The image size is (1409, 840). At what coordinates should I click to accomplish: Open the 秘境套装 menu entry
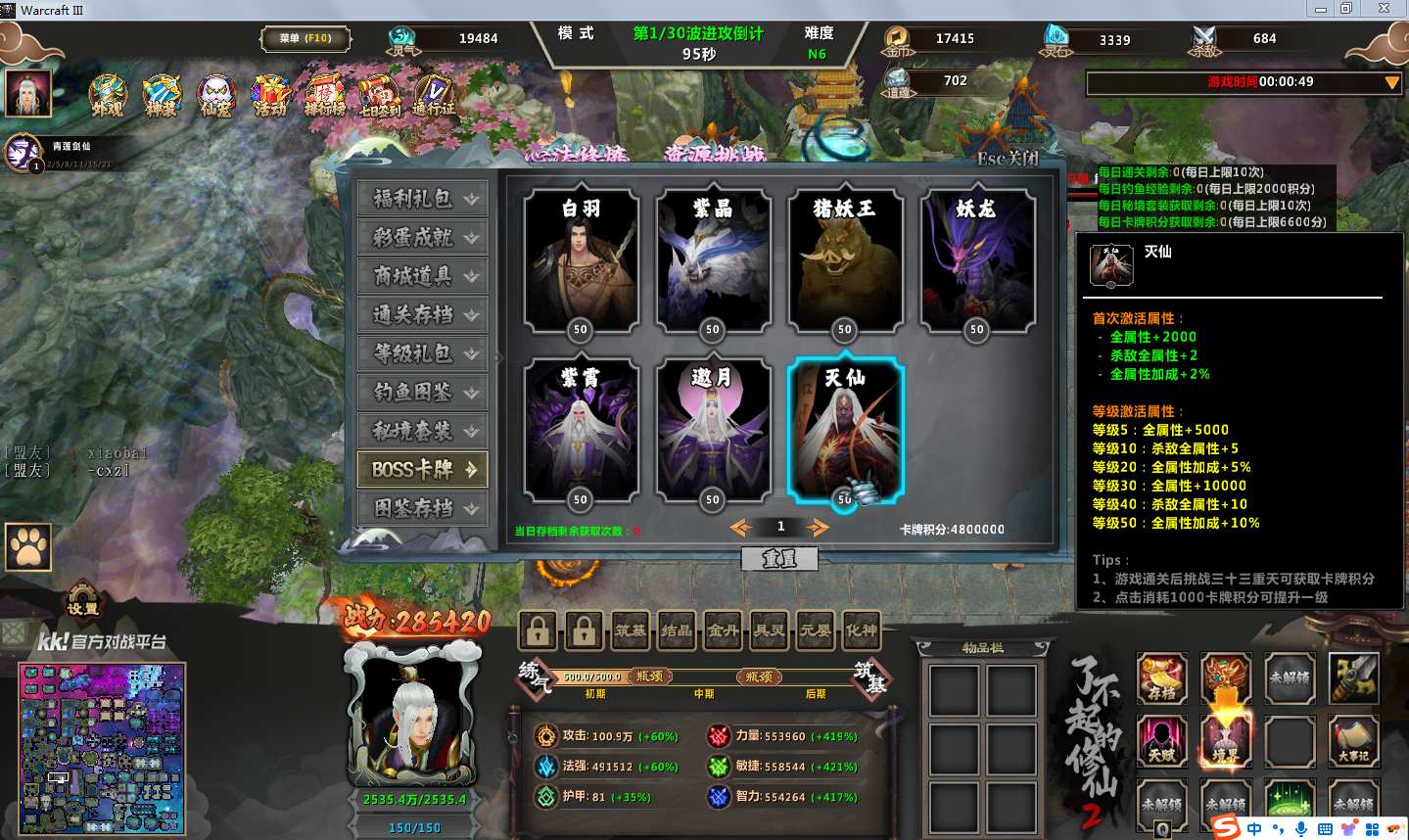422,431
